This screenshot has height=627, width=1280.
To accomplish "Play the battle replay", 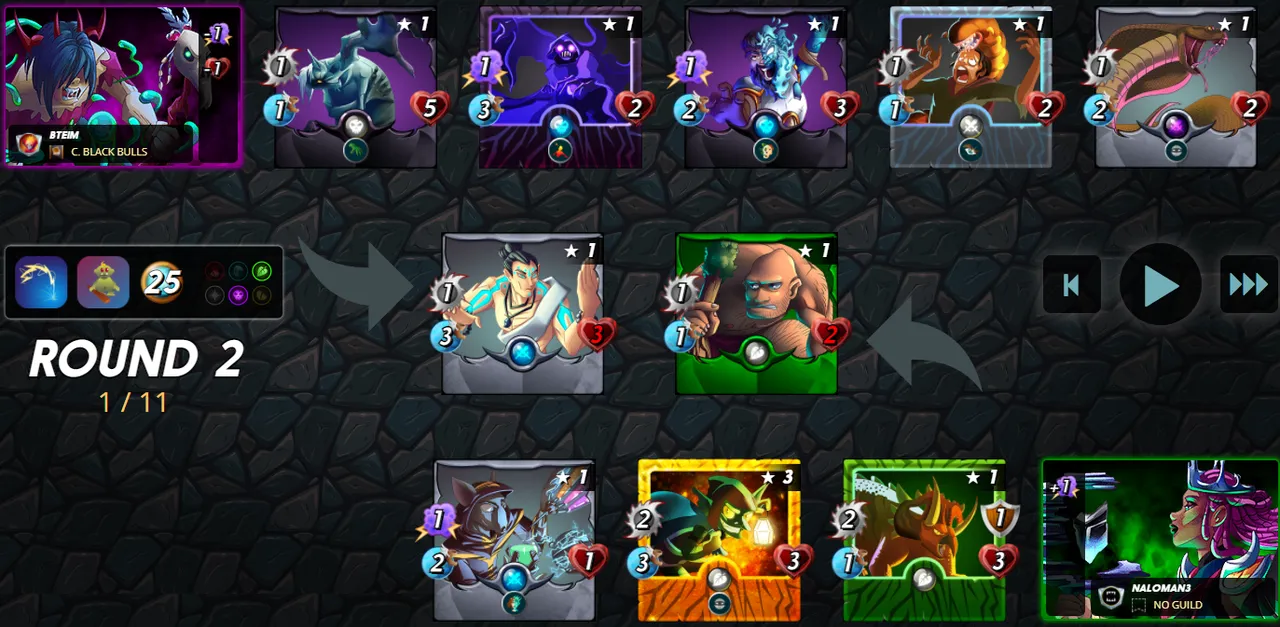I will (x=1160, y=285).
